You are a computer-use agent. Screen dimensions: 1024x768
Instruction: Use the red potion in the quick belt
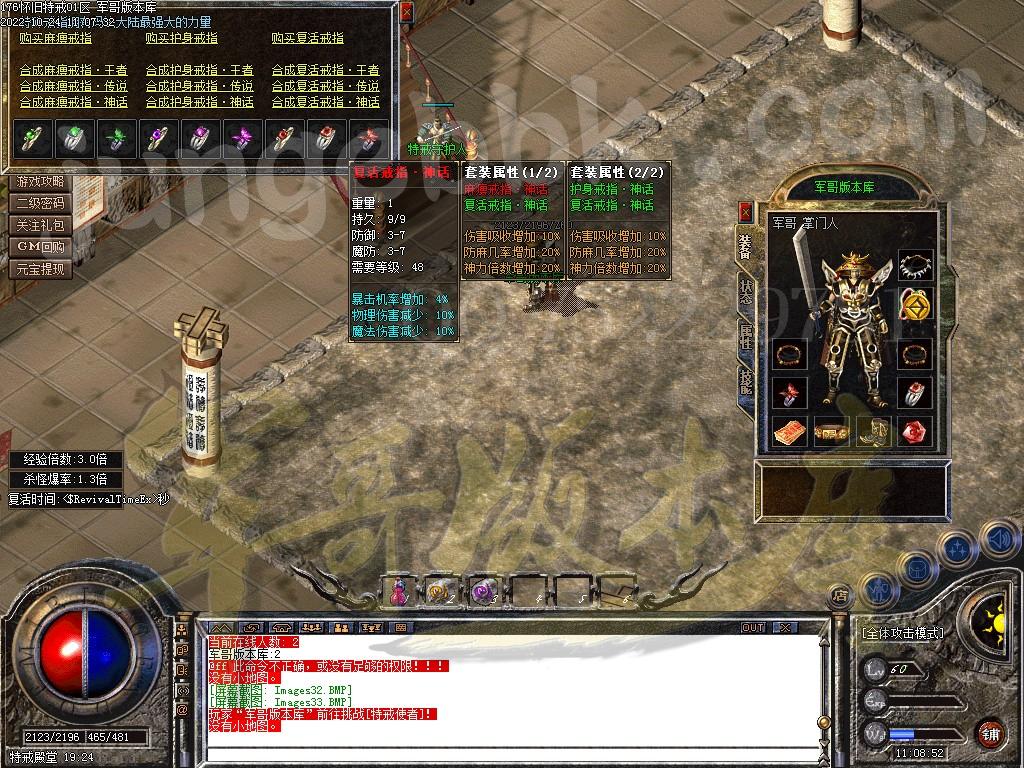tap(398, 591)
